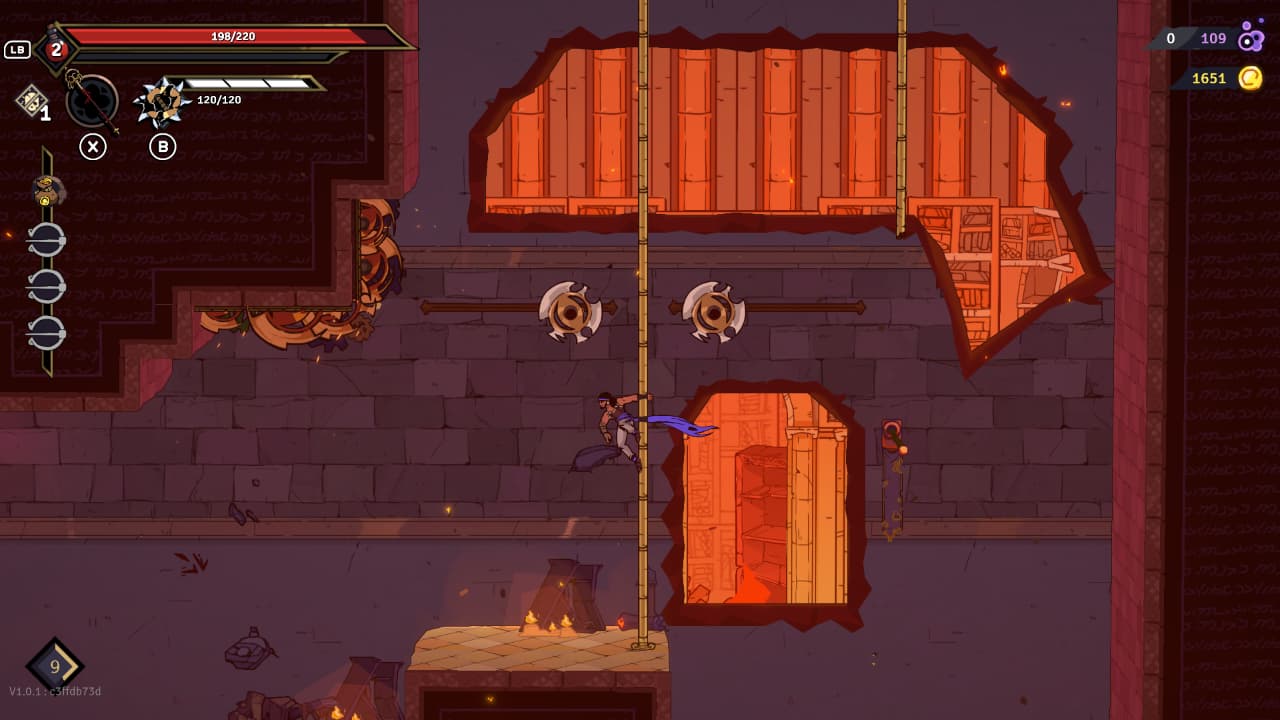The height and width of the screenshot is (720, 1280).
Task: Select the spiked mace weapon slot
Action: click(x=161, y=101)
